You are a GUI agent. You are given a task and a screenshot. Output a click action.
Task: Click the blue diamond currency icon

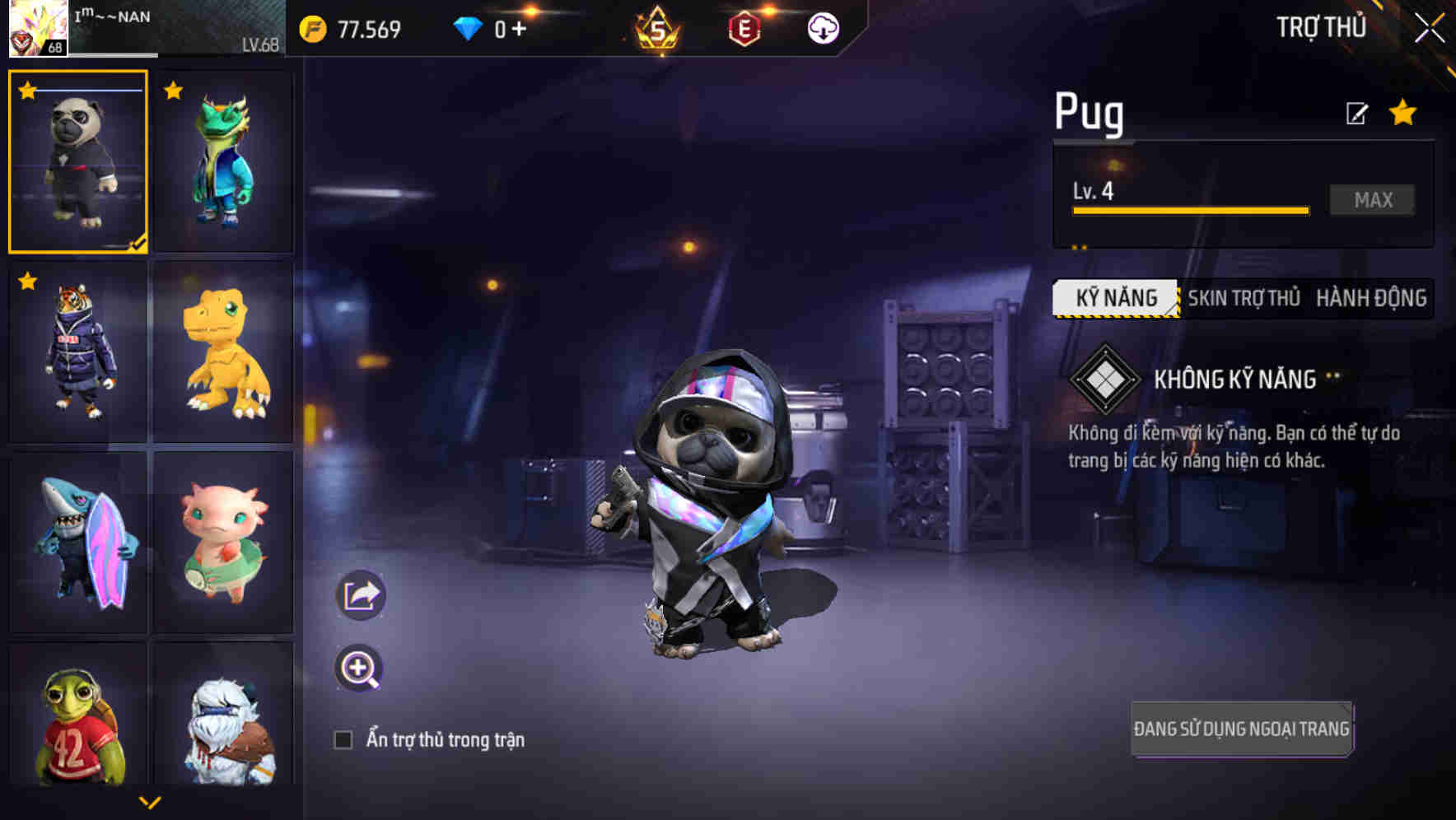click(466, 27)
